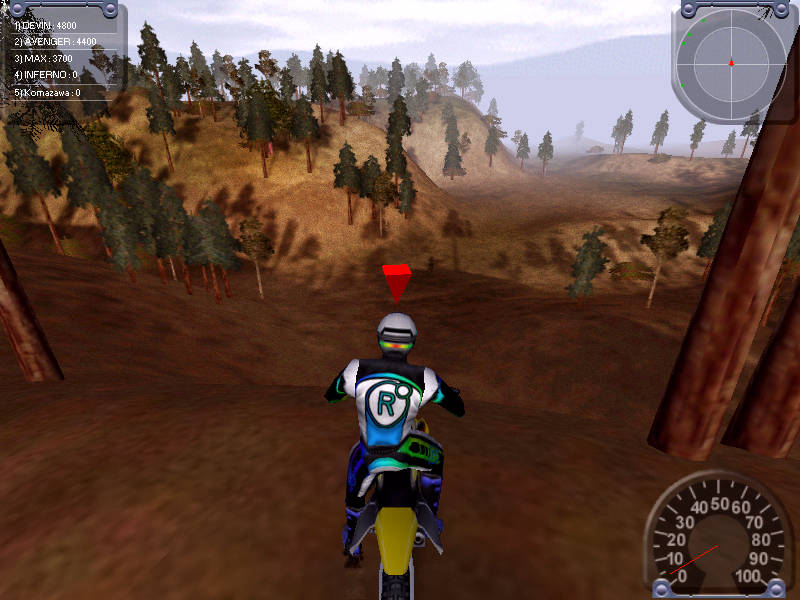Choose the AVENGER standings row
Screen dimensions: 800x600
point(56,42)
